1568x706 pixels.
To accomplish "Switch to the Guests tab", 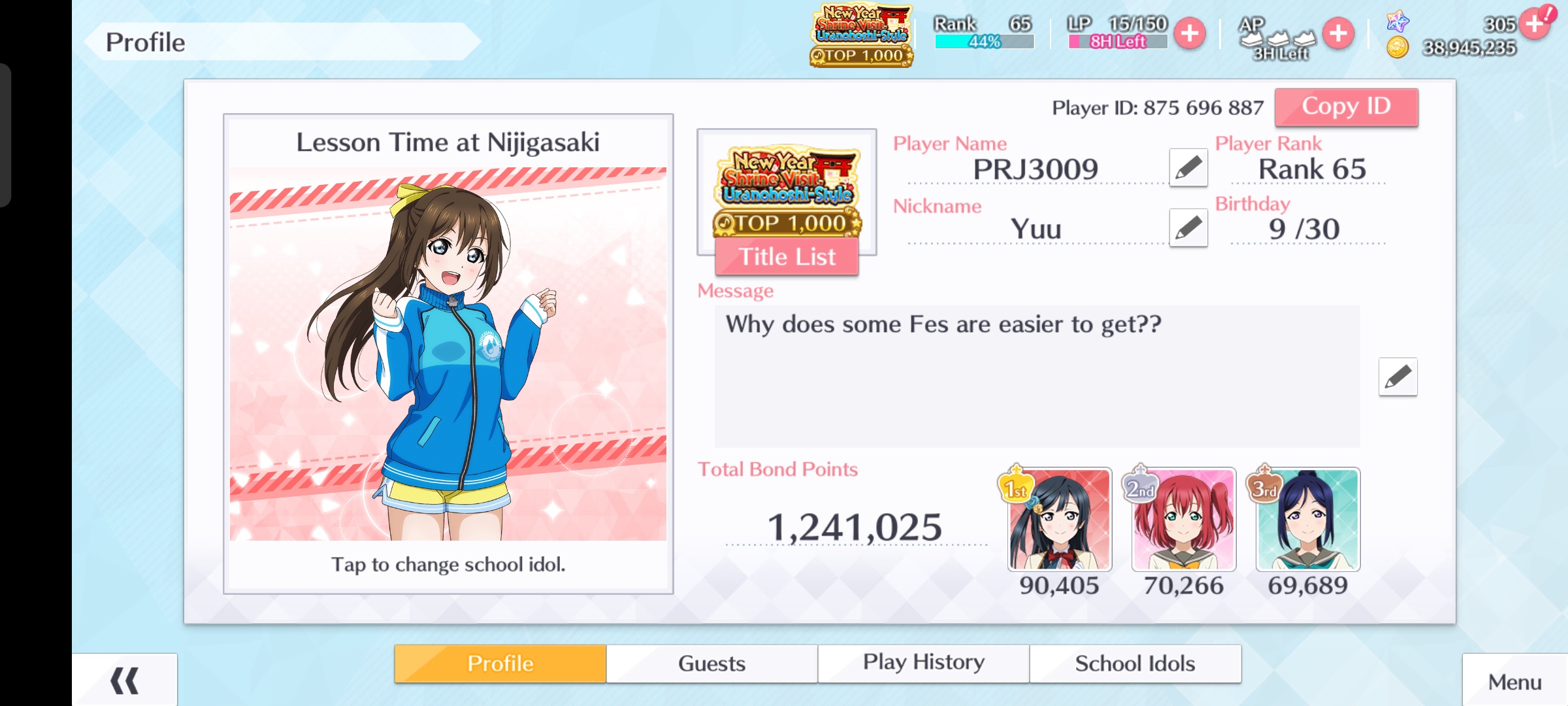I will click(x=711, y=664).
